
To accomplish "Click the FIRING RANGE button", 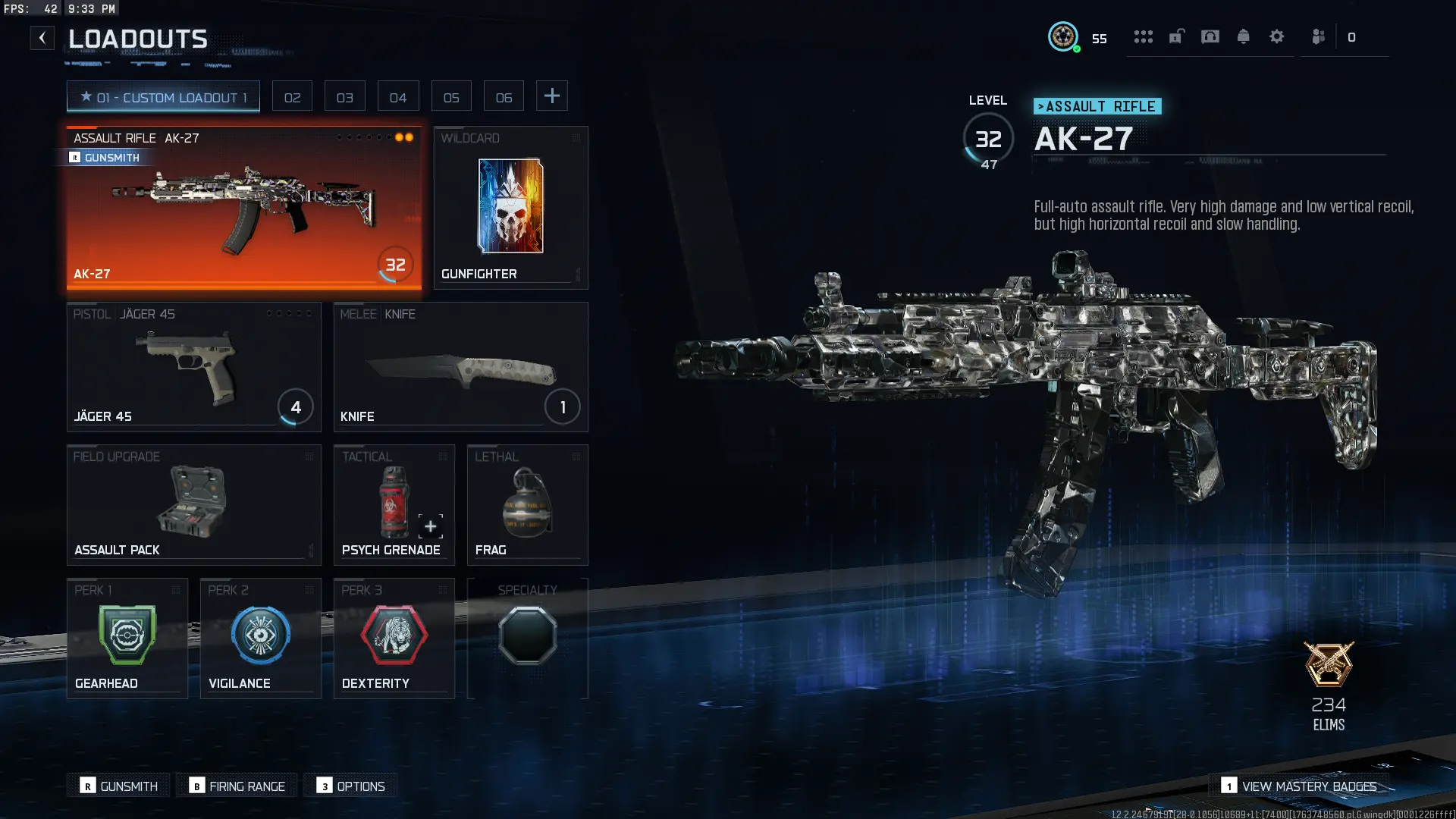I will pyautogui.click(x=236, y=786).
